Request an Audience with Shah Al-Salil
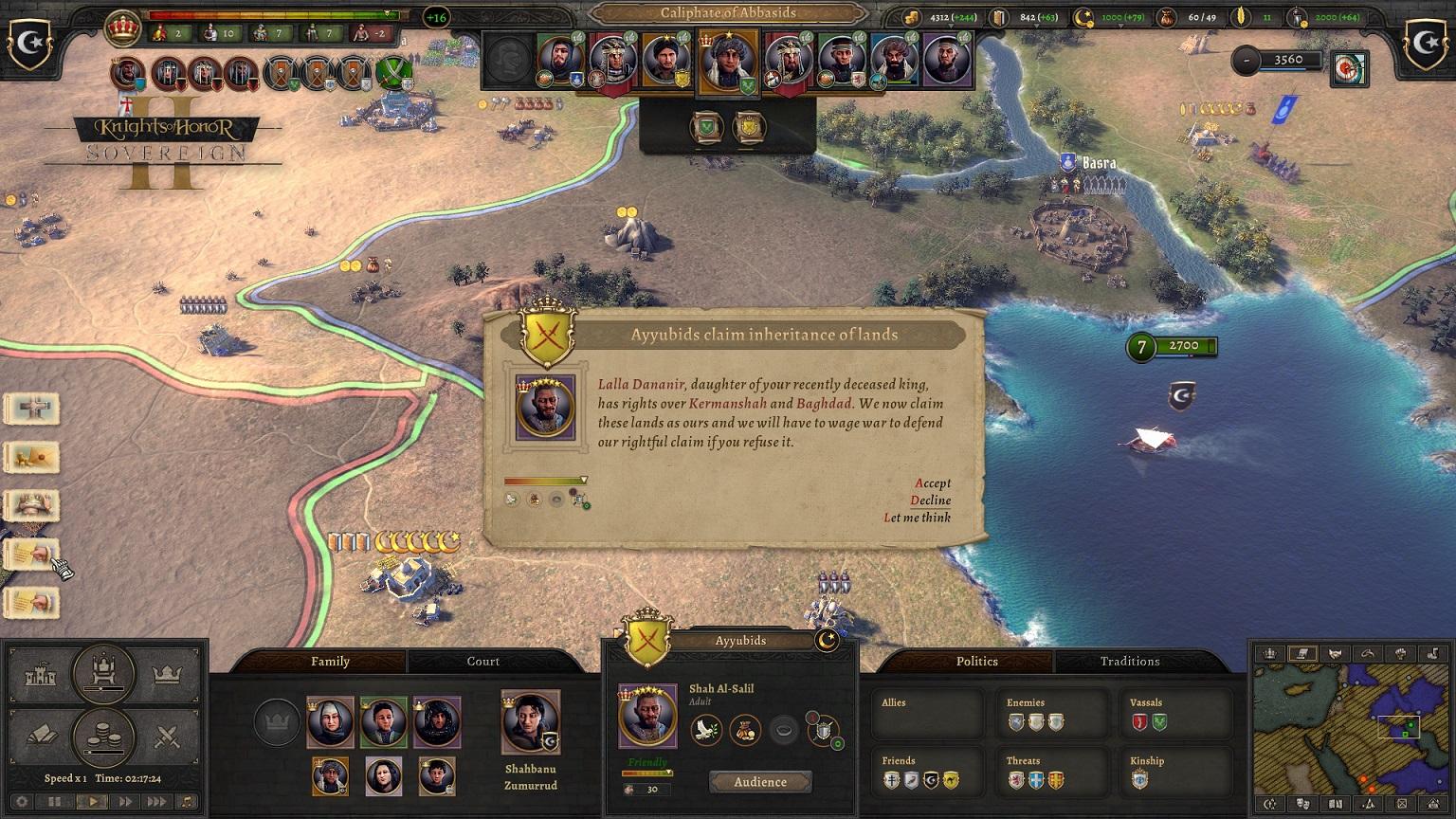1456x819 pixels. click(x=760, y=782)
